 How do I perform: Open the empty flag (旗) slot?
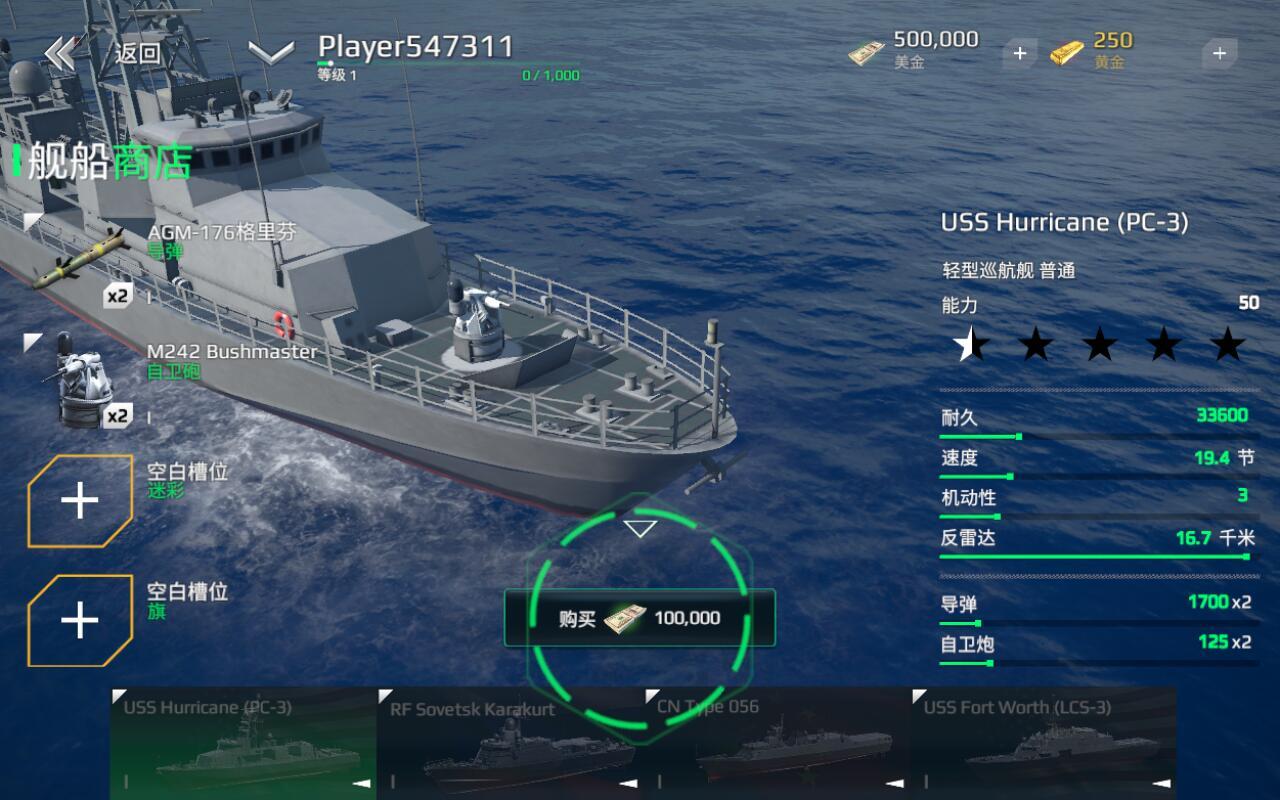pyautogui.click(x=80, y=621)
